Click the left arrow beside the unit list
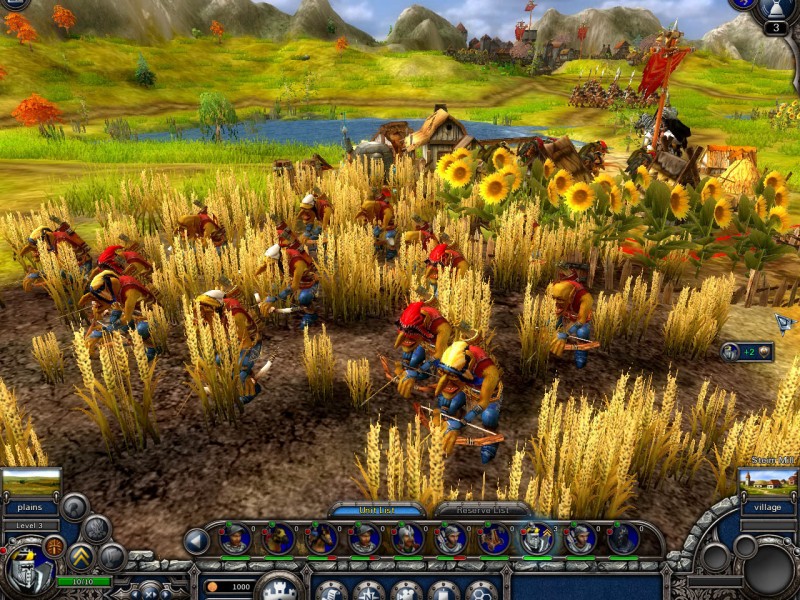800x600 pixels. (197, 541)
